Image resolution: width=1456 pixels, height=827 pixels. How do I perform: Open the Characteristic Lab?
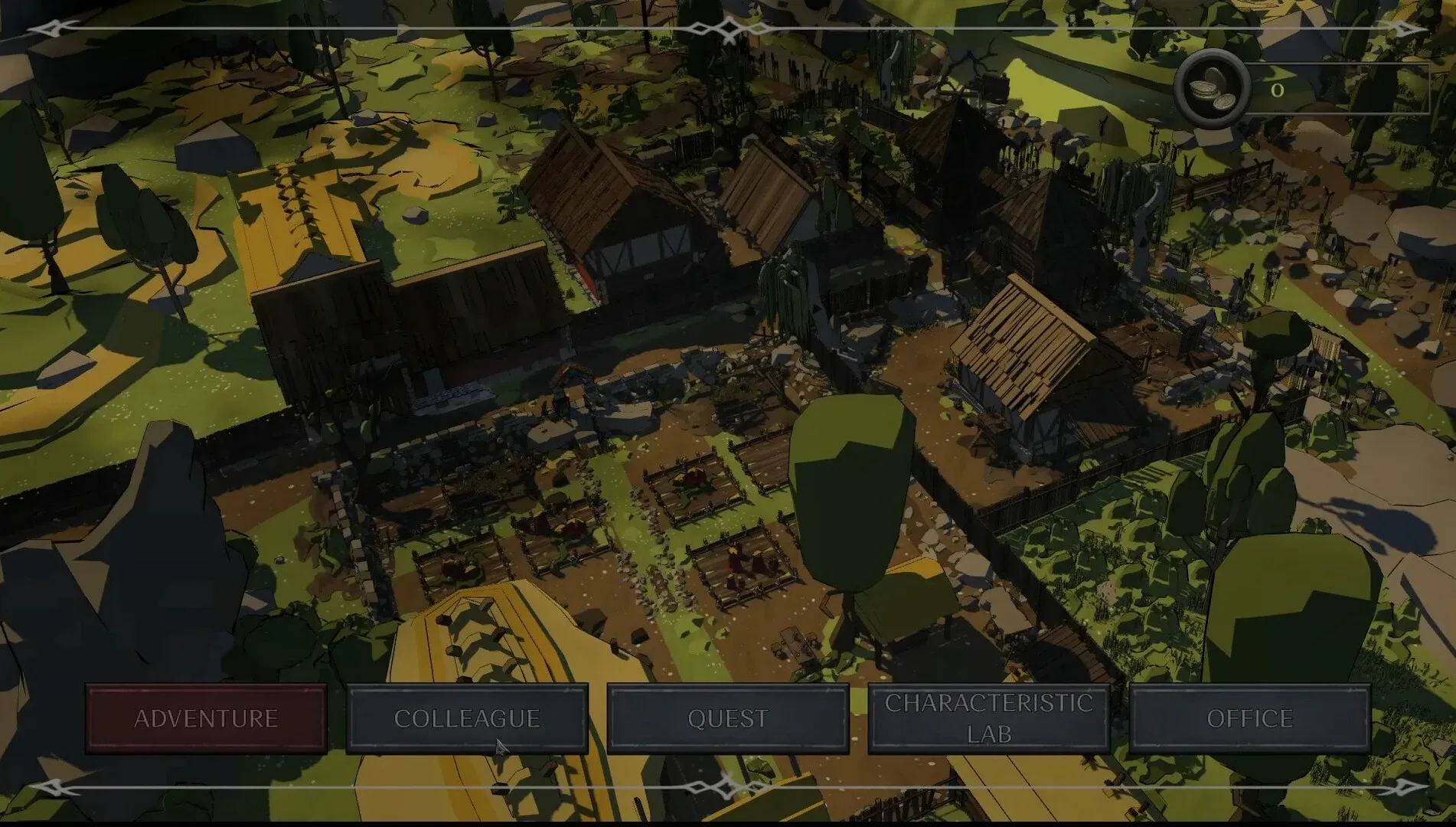click(989, 718)
